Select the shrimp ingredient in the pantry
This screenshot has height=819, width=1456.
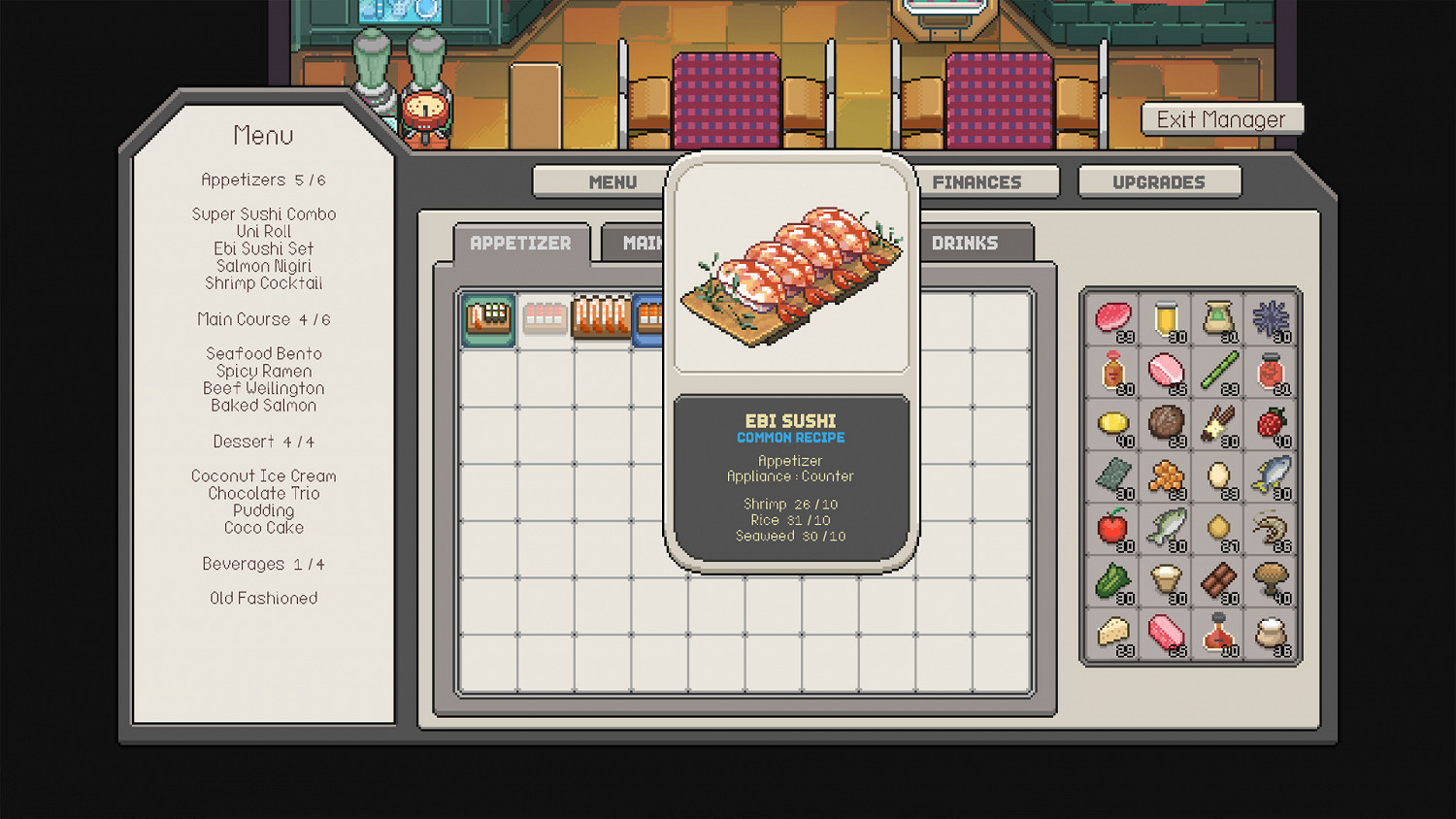point(1269,529)
